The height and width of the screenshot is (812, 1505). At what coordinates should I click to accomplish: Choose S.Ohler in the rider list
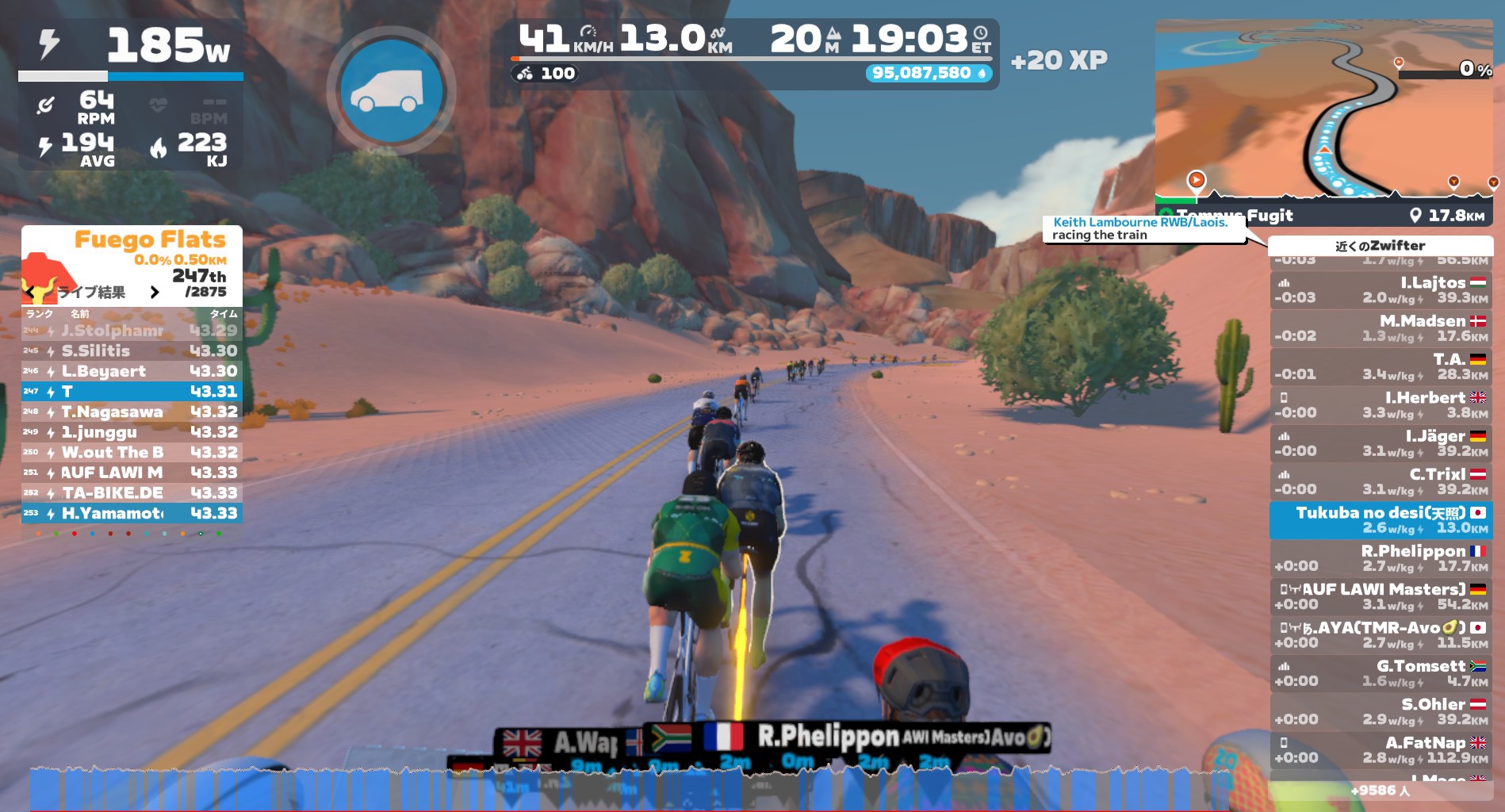coord(1380,711)
